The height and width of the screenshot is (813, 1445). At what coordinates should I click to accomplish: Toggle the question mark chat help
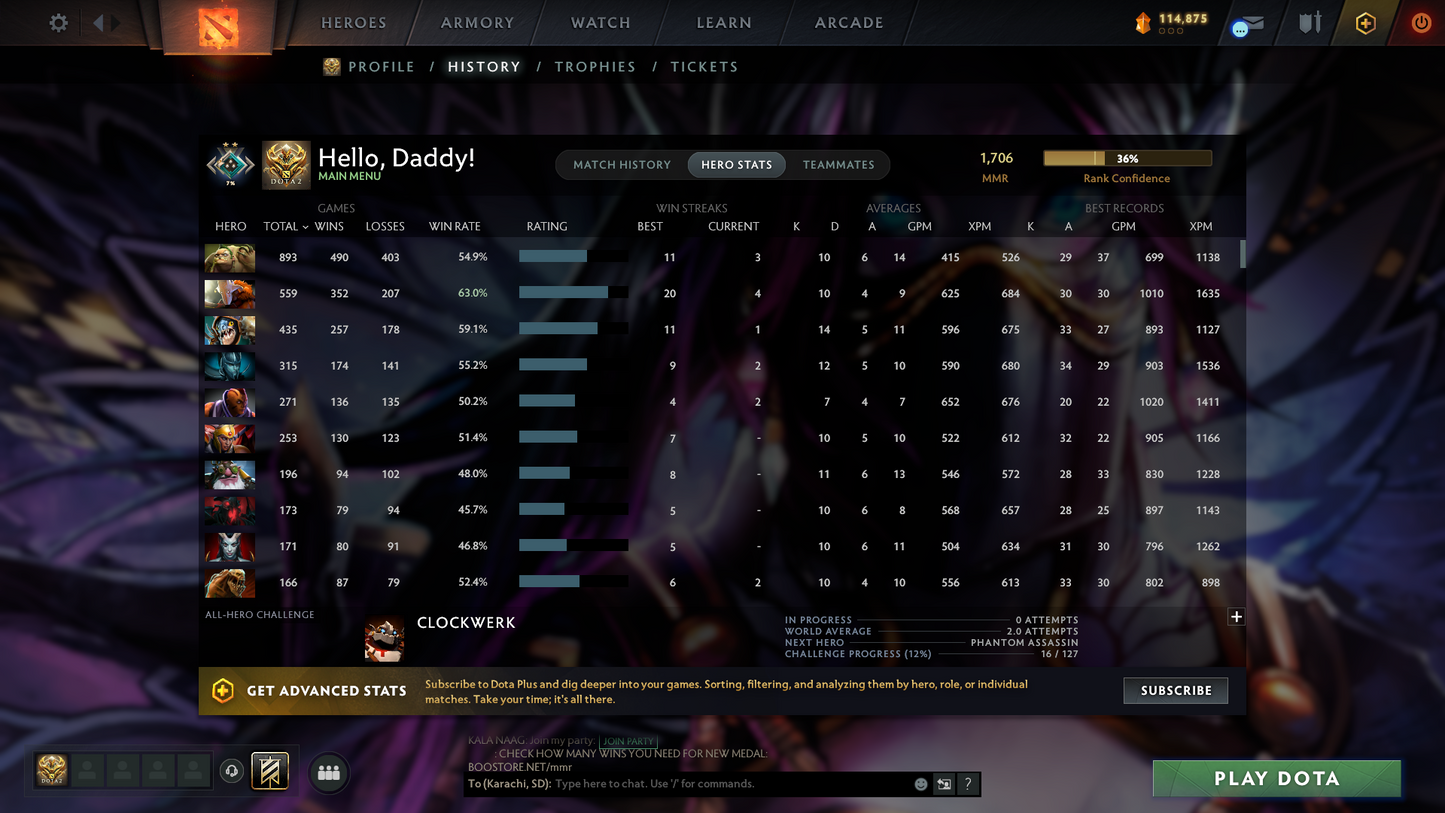pos(967,784)
